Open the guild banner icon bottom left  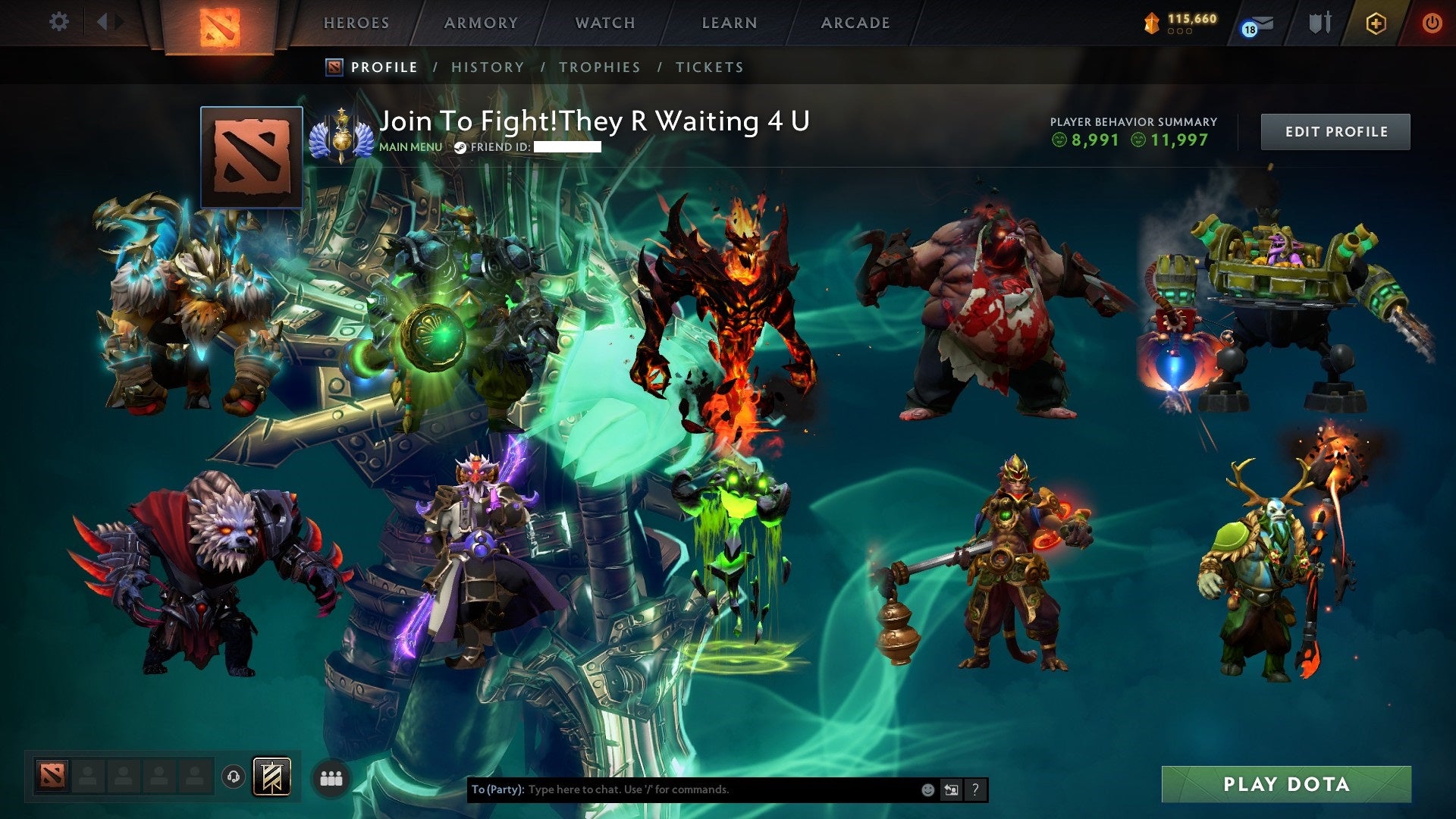pos(272,776)
